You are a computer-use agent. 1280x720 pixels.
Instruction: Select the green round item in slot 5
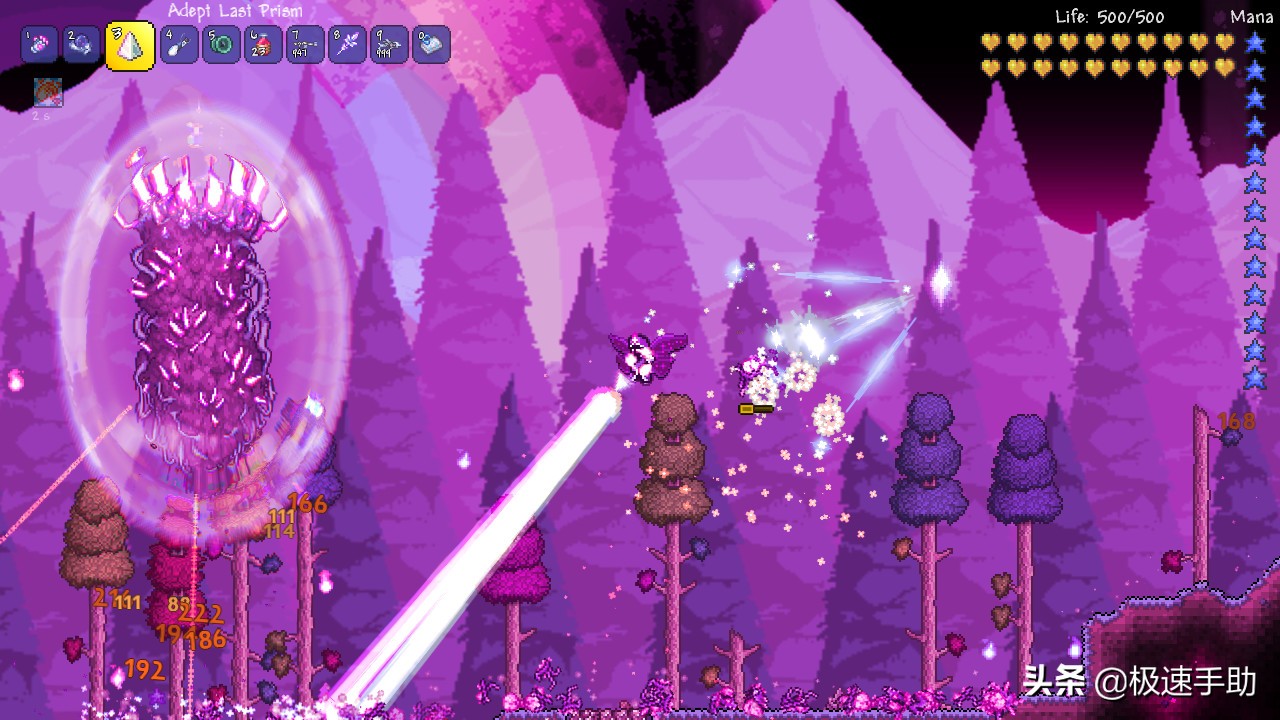click(x=221, y=45)
